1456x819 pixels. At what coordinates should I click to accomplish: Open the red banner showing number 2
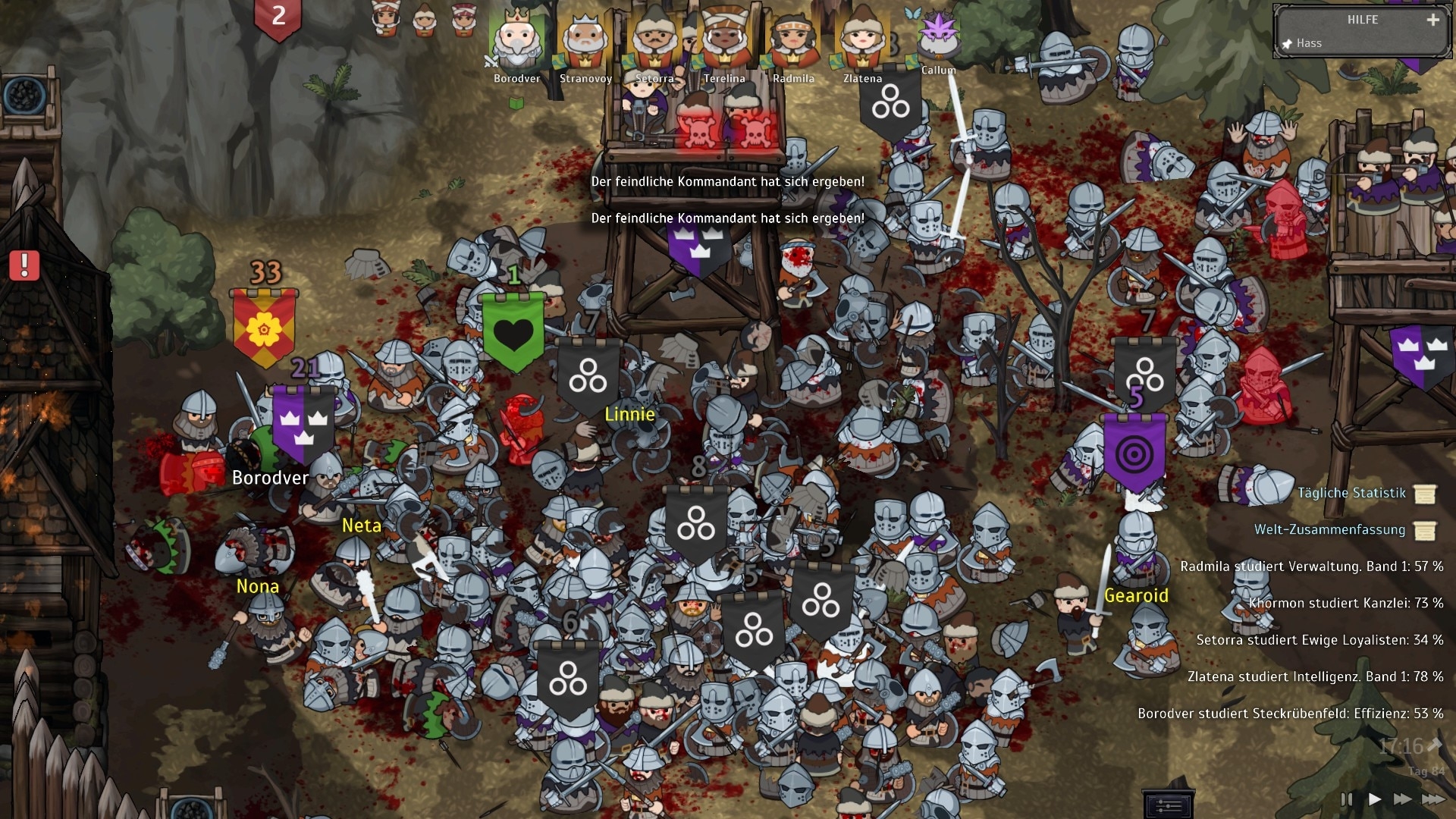[278, 17]
